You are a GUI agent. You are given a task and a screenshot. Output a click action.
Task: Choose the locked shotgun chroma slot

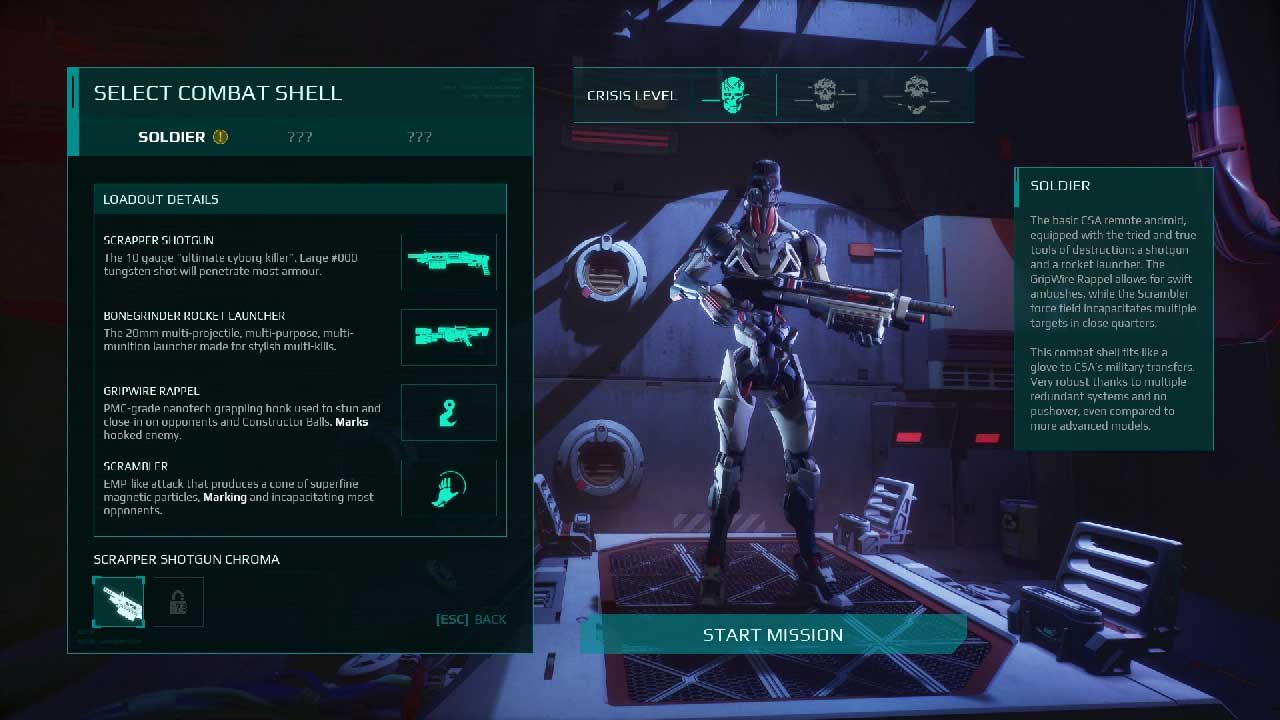point(178,602)
